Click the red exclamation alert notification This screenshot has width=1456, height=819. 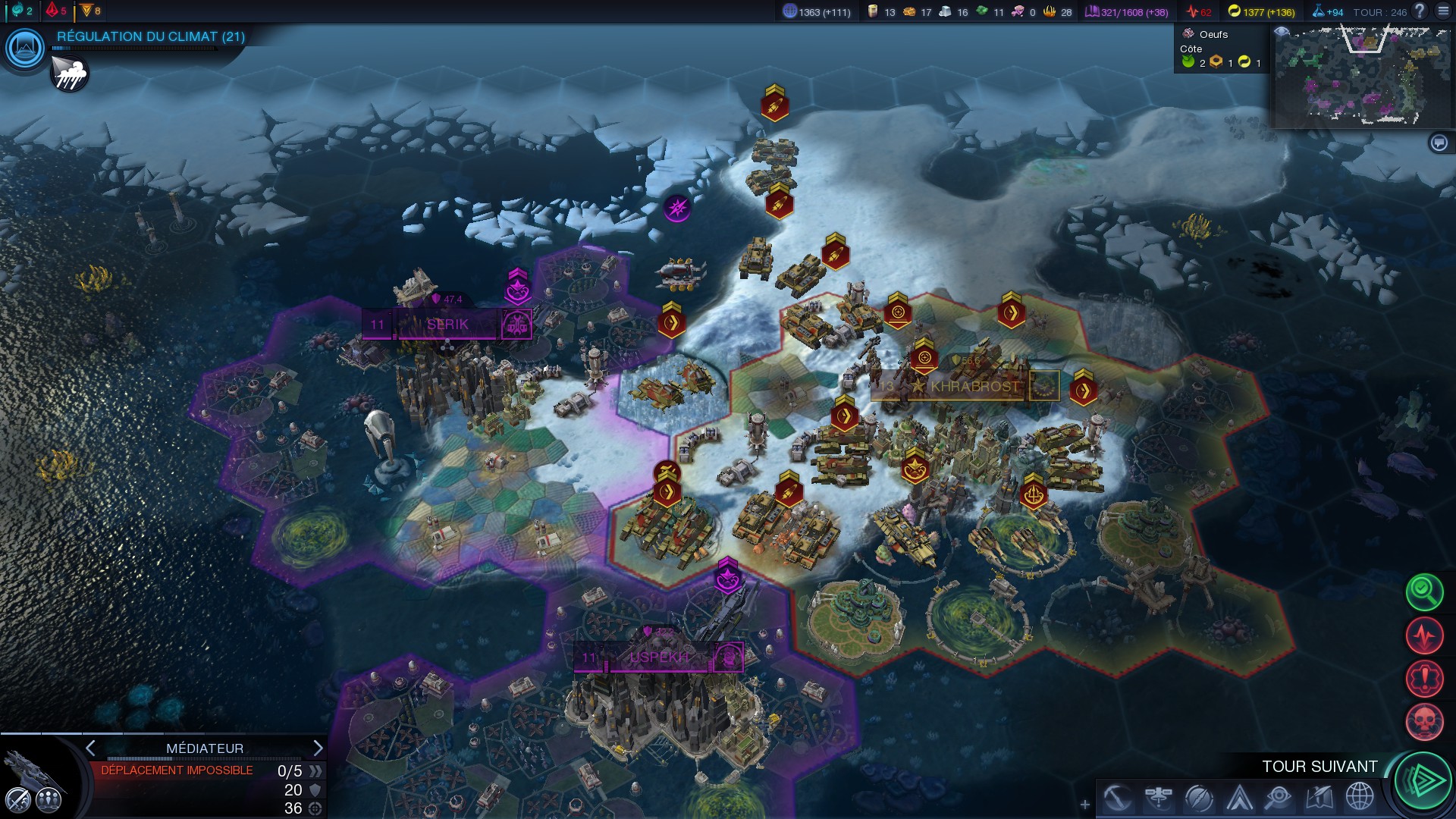1424,678
